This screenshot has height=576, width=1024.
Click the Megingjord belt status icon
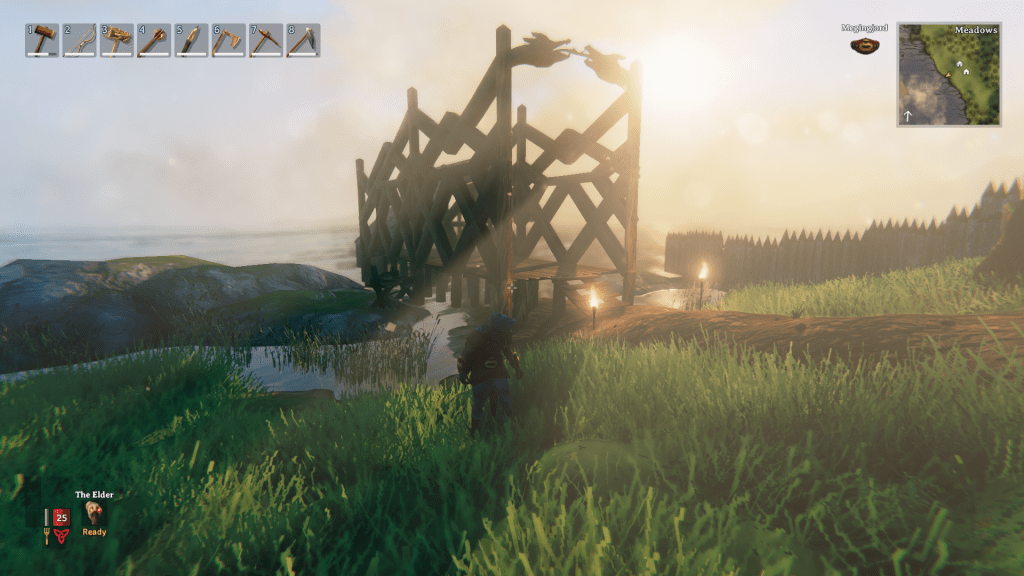tap(865, 45)
